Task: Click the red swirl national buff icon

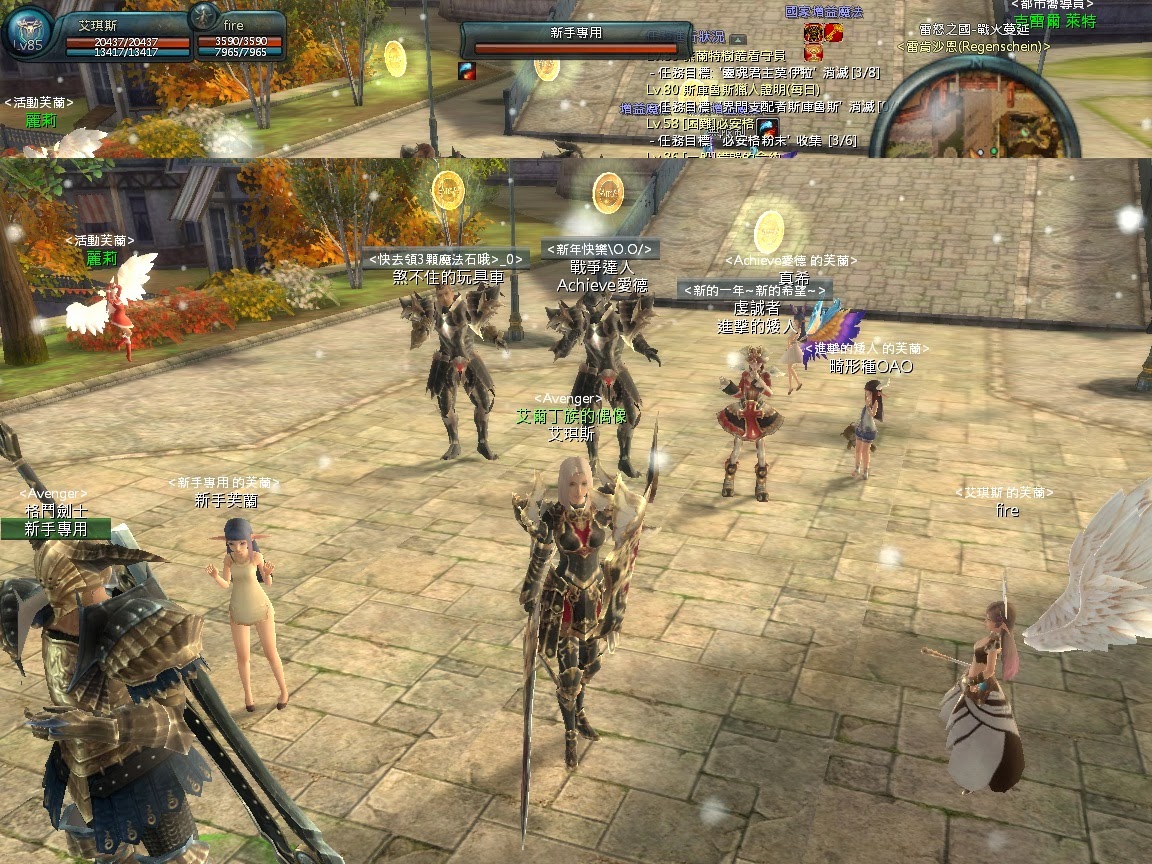Action: point(833,33)
